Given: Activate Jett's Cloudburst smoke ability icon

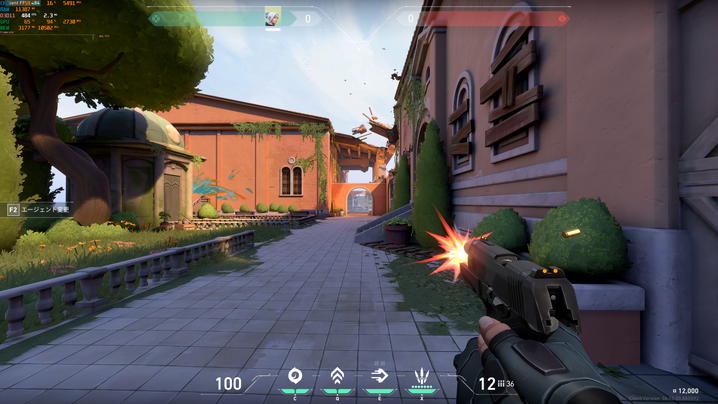Looking at the screenshot, I should tap(295, 377).
